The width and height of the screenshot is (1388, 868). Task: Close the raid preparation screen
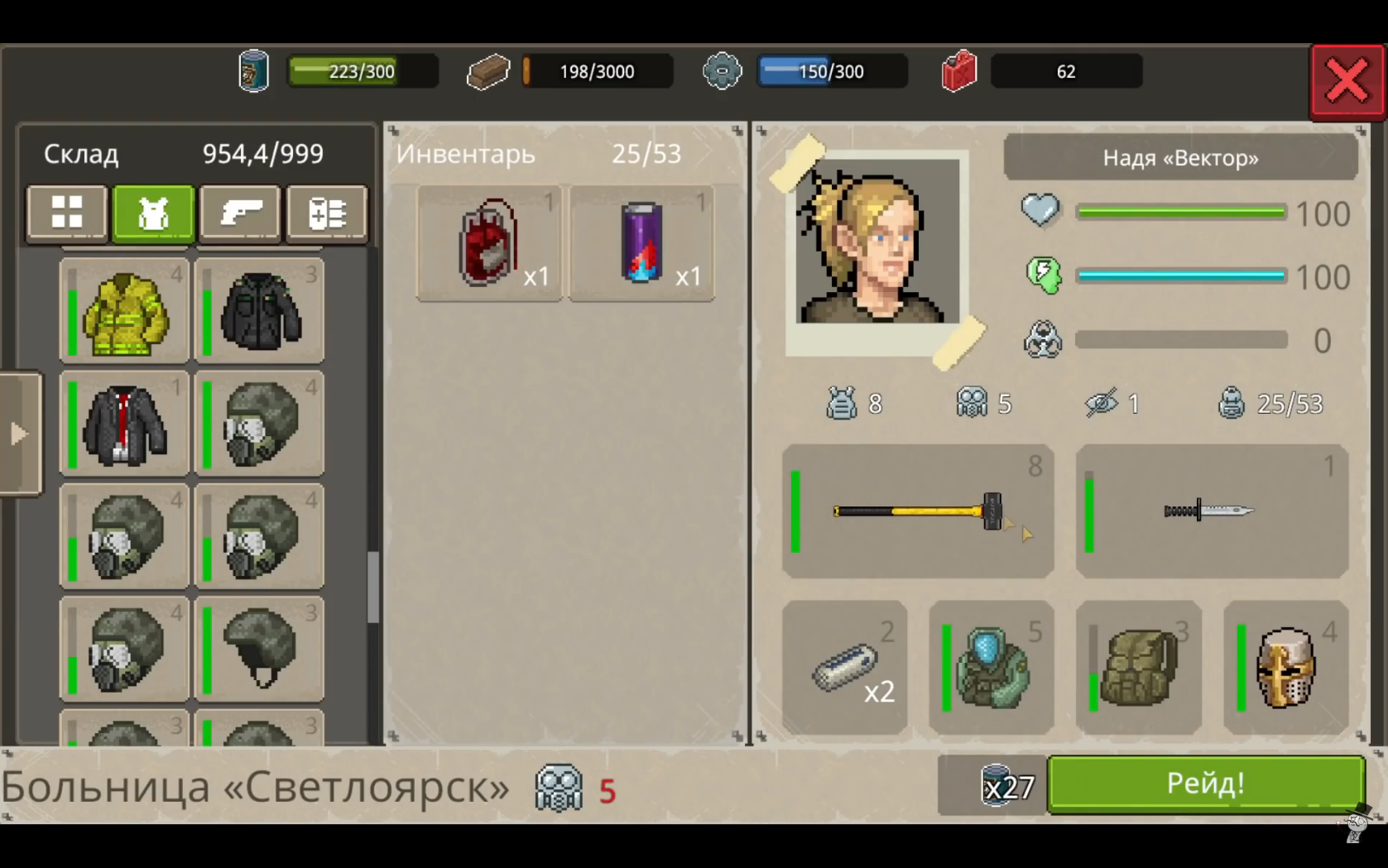1347,81
